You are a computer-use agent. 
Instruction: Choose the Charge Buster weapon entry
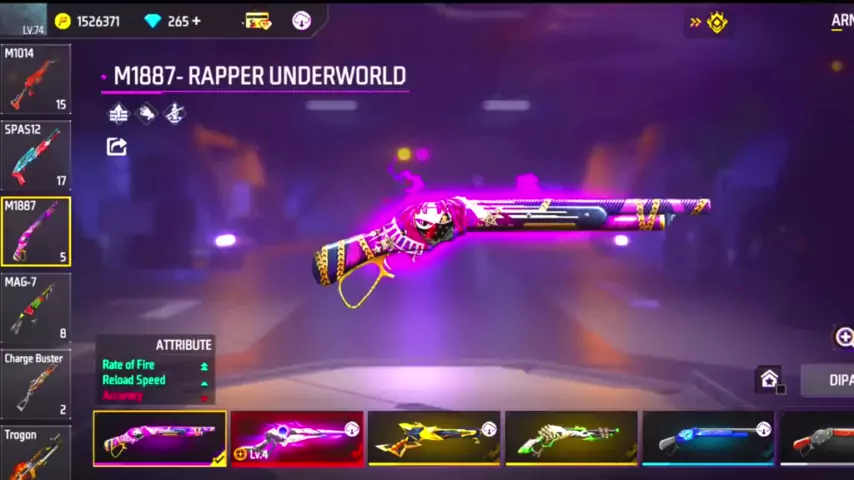tap(35, 384)
